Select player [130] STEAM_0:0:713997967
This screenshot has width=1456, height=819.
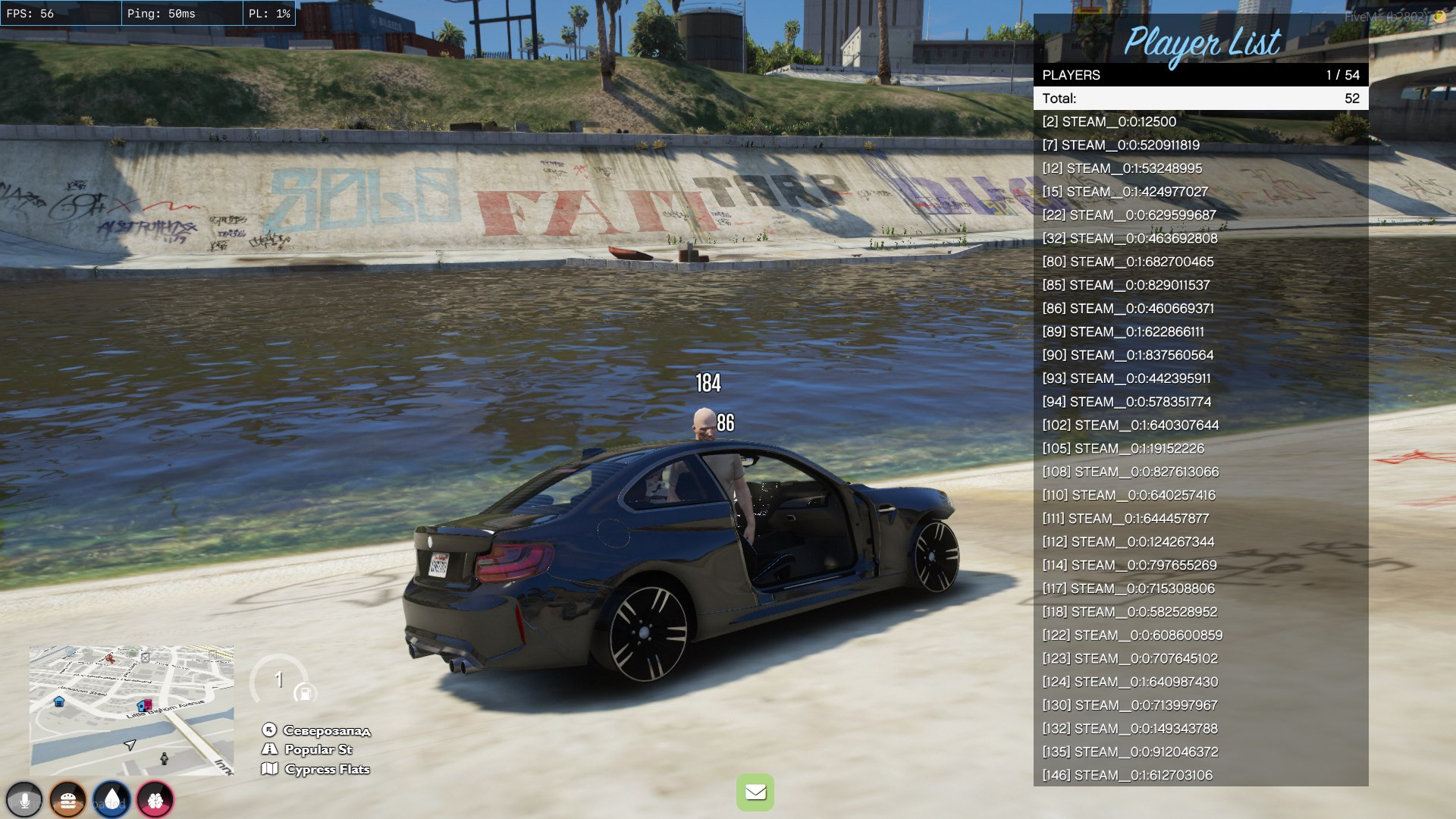tap(1200, 705)
